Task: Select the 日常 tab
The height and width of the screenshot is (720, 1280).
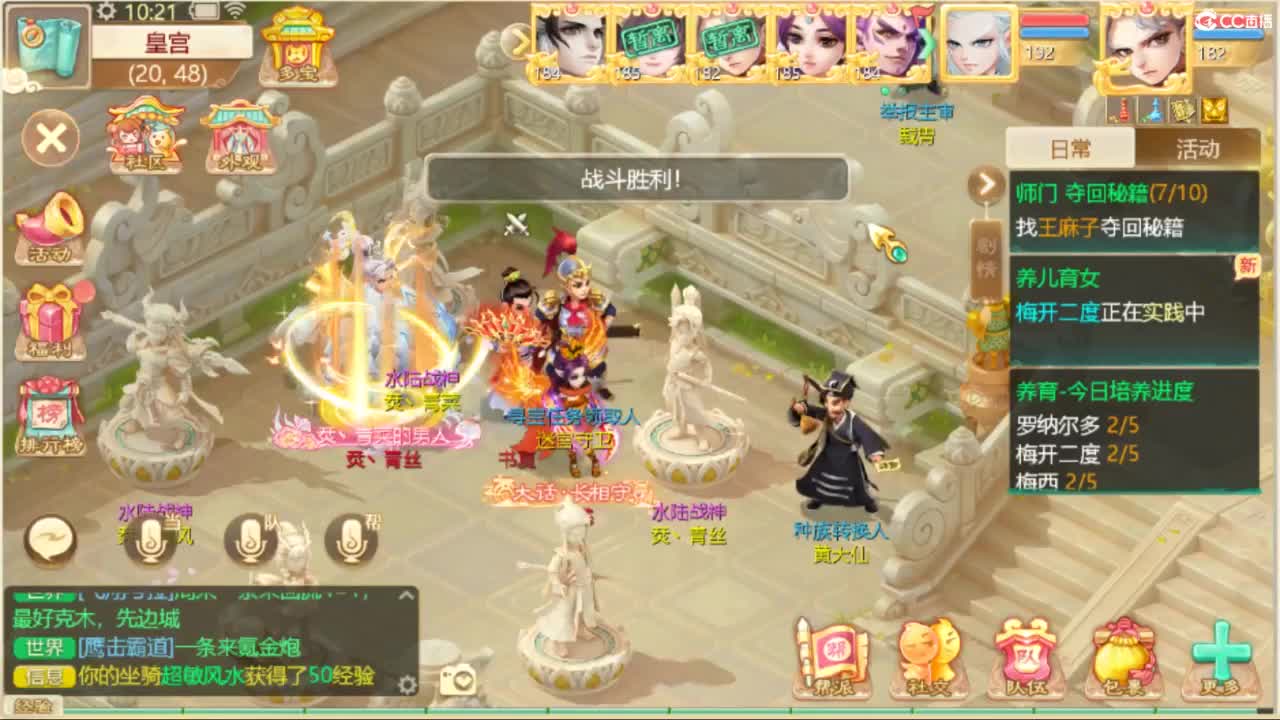Action: click(1072, 148)
